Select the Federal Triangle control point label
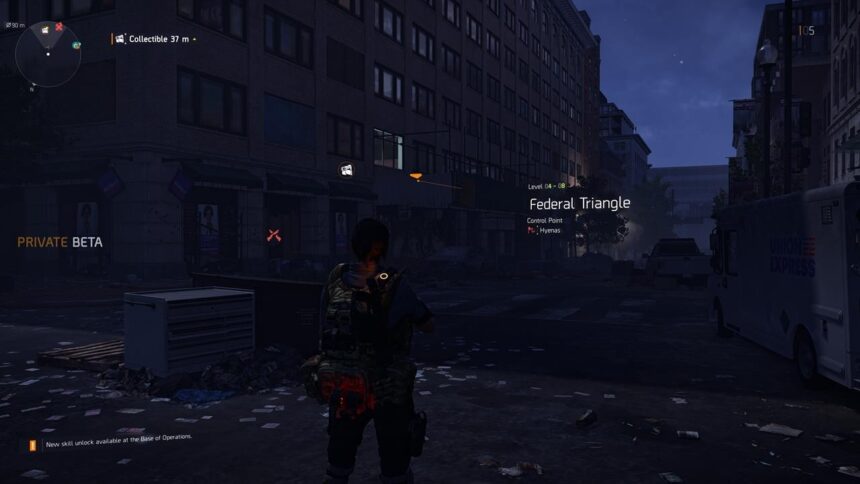The height and width of the screenshot is (484, 860). click(x=579, y=203)
